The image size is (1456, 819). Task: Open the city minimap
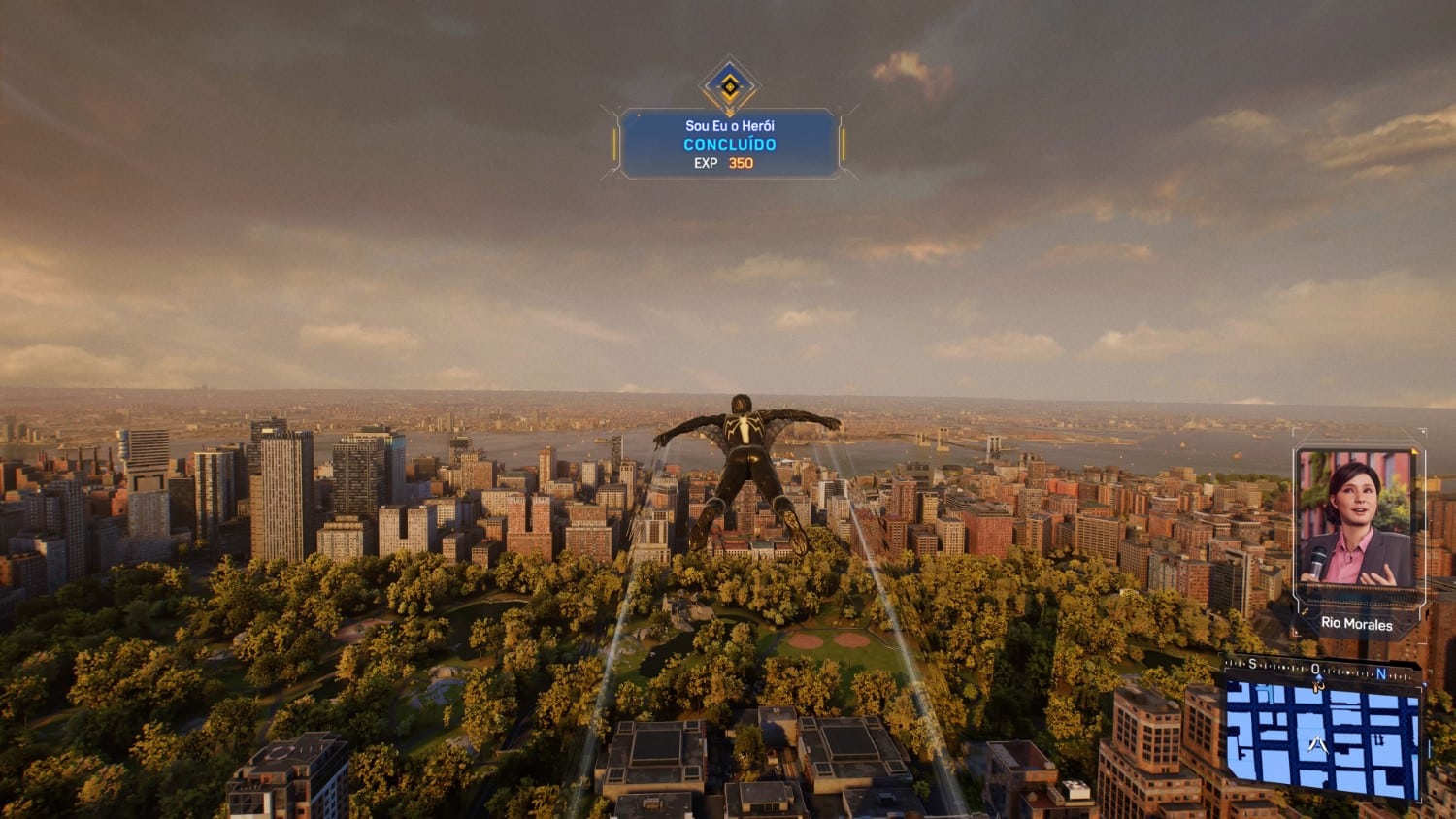click(x=1322, y=737)
